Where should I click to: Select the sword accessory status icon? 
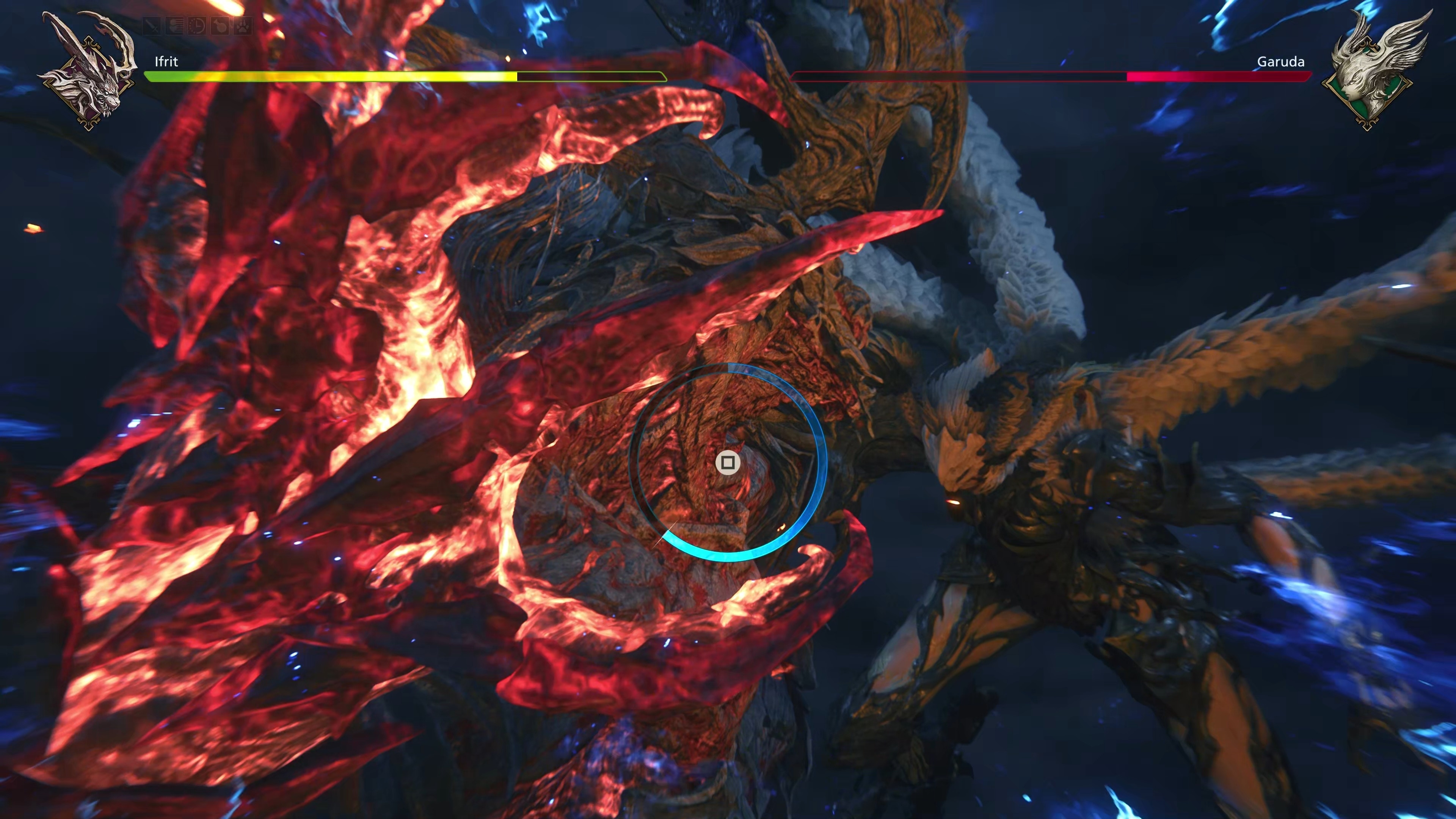[x=152, y=26]
